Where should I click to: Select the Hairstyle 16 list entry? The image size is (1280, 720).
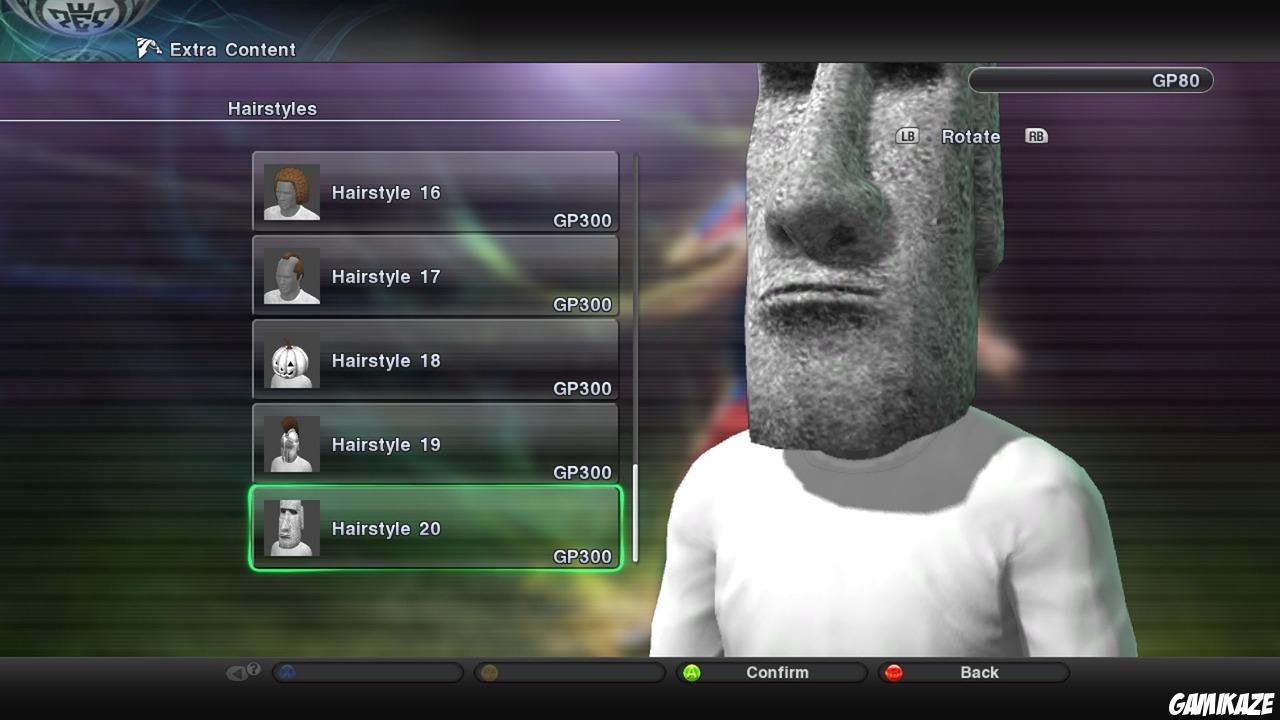(435, 192)
